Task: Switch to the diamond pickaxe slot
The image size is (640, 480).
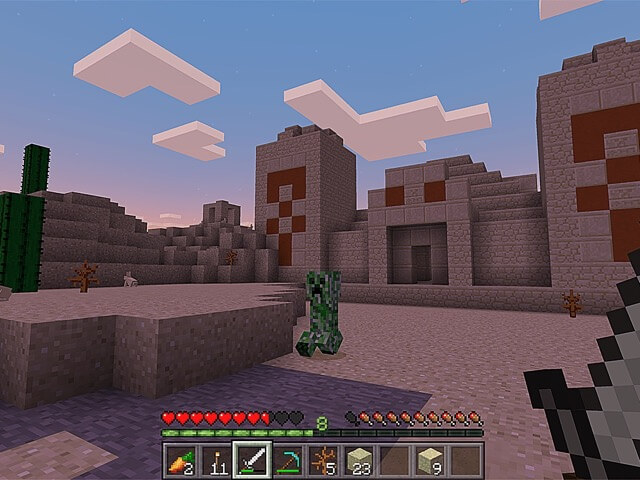Action: pyautogui.click(x=288, y=460)
